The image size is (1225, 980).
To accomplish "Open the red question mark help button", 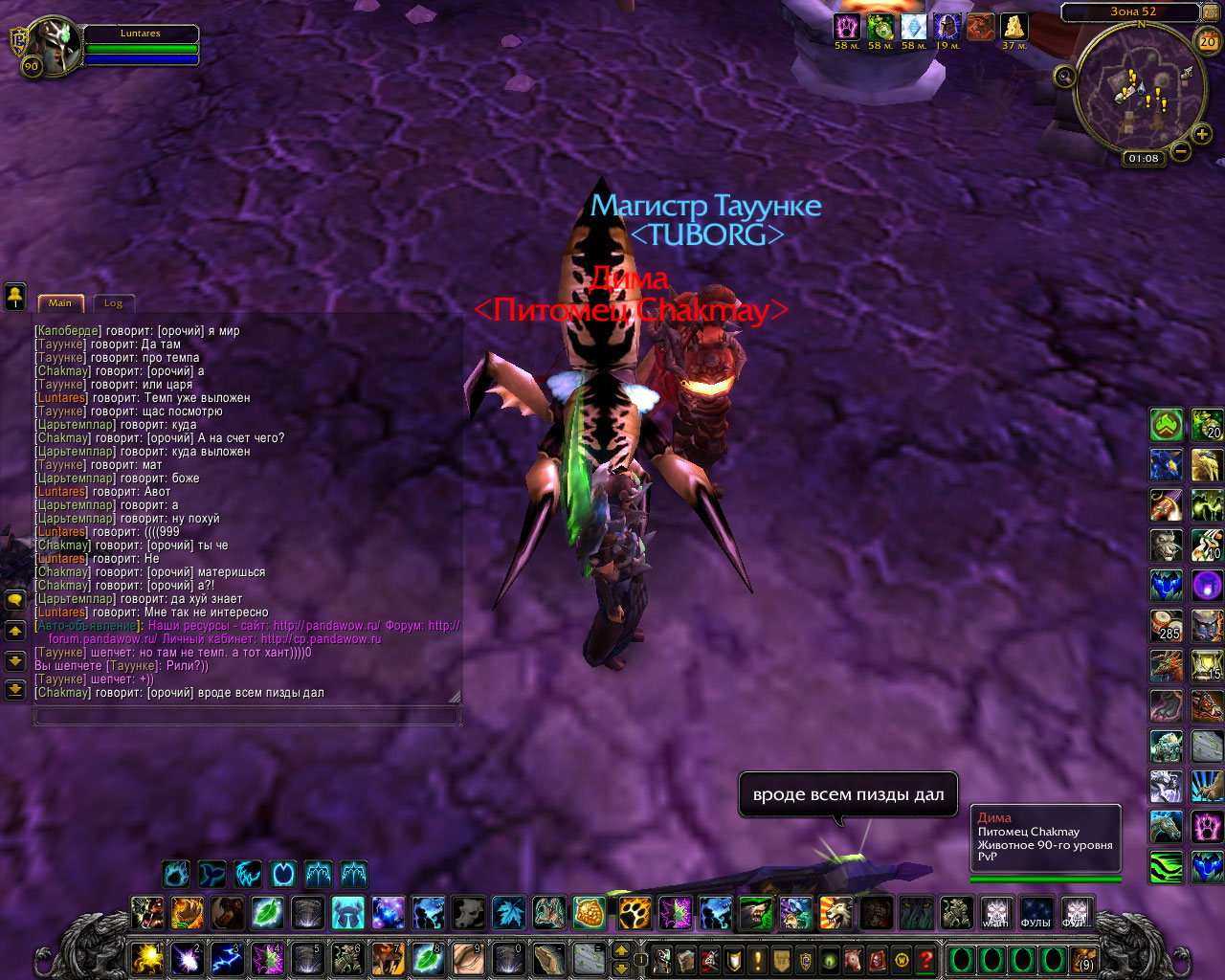I will pyautogui.click(x=925, y=959).
